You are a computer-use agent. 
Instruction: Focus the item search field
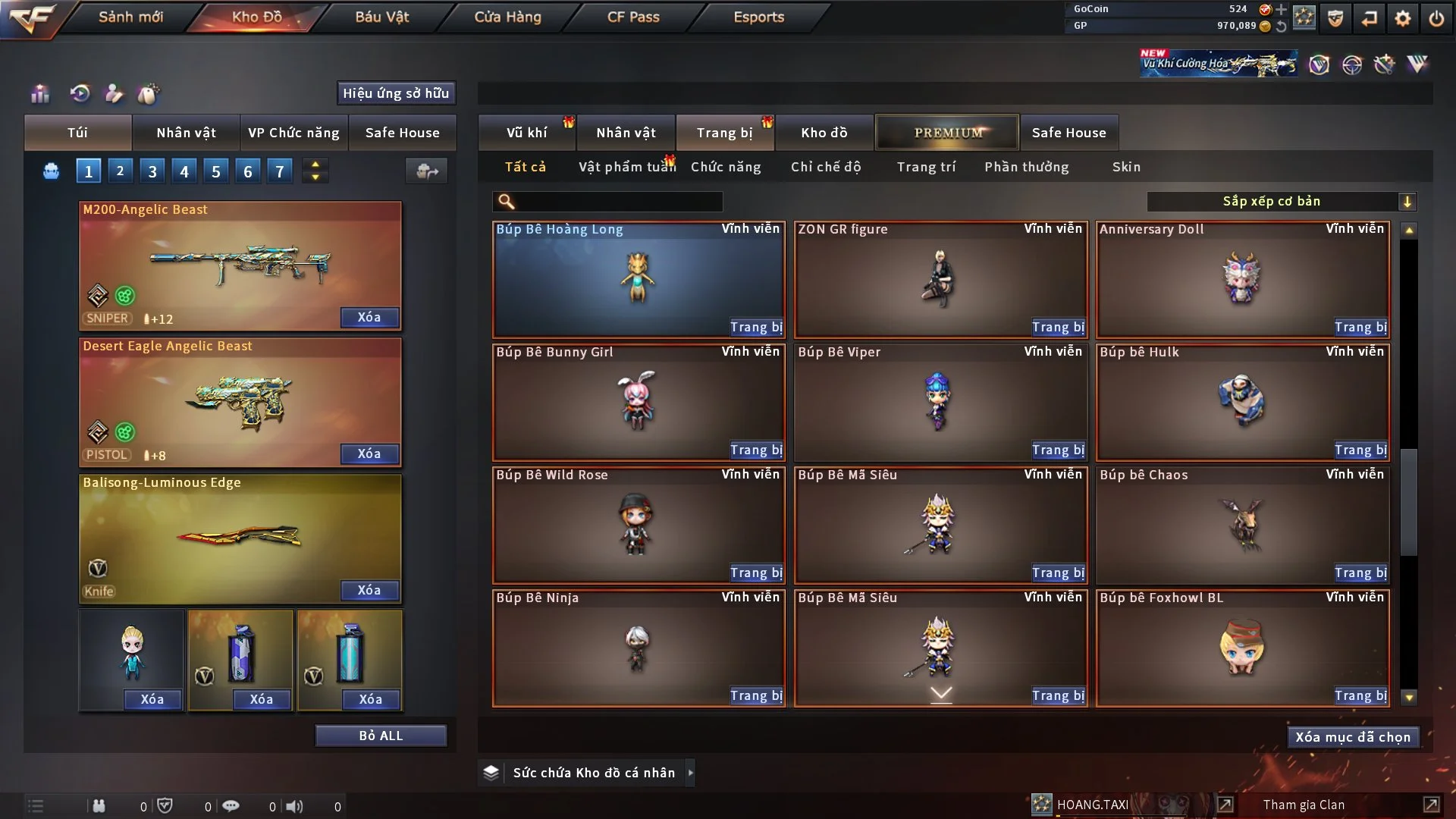pos(618,202)
